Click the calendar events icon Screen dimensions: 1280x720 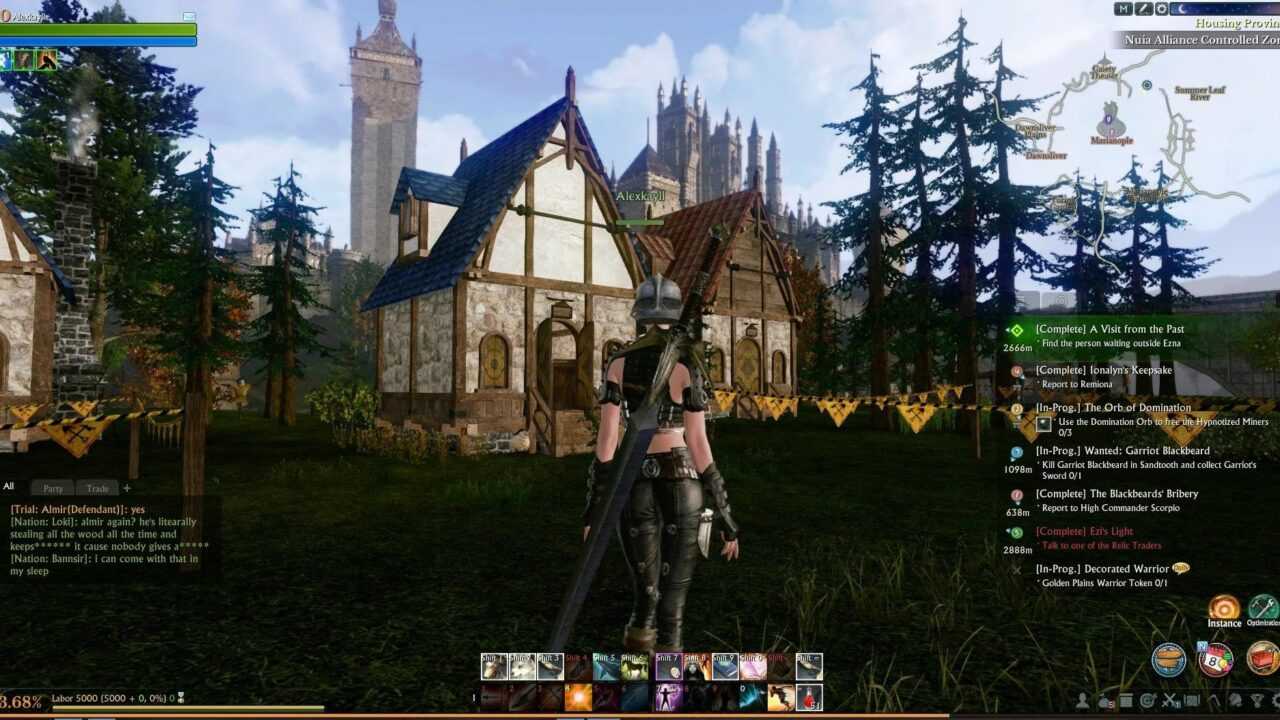tap(1216, 659)
